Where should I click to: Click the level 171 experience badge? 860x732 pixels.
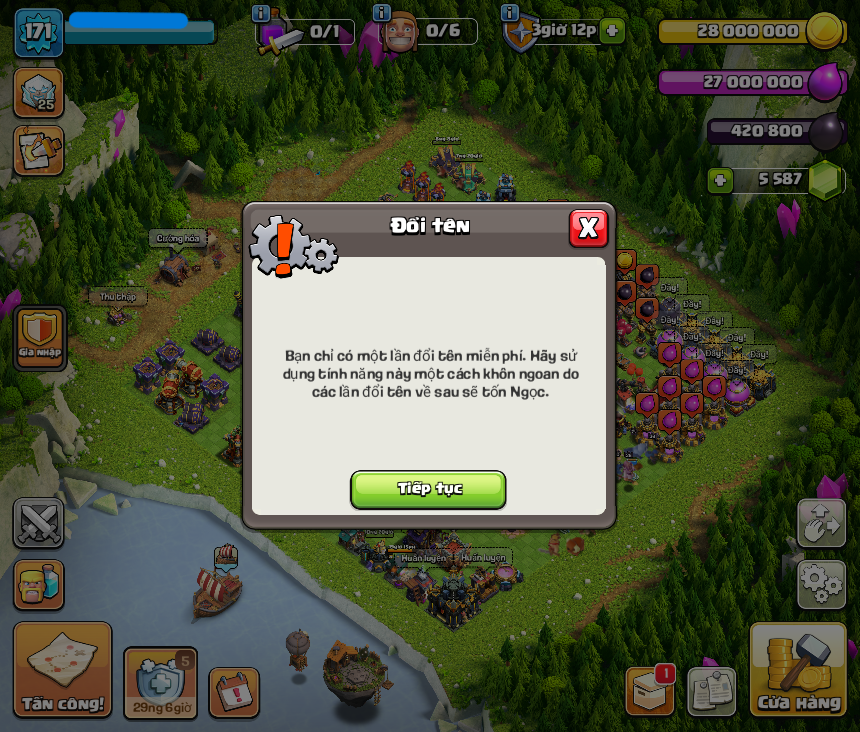pyautogui.click(x=38, y=32)
